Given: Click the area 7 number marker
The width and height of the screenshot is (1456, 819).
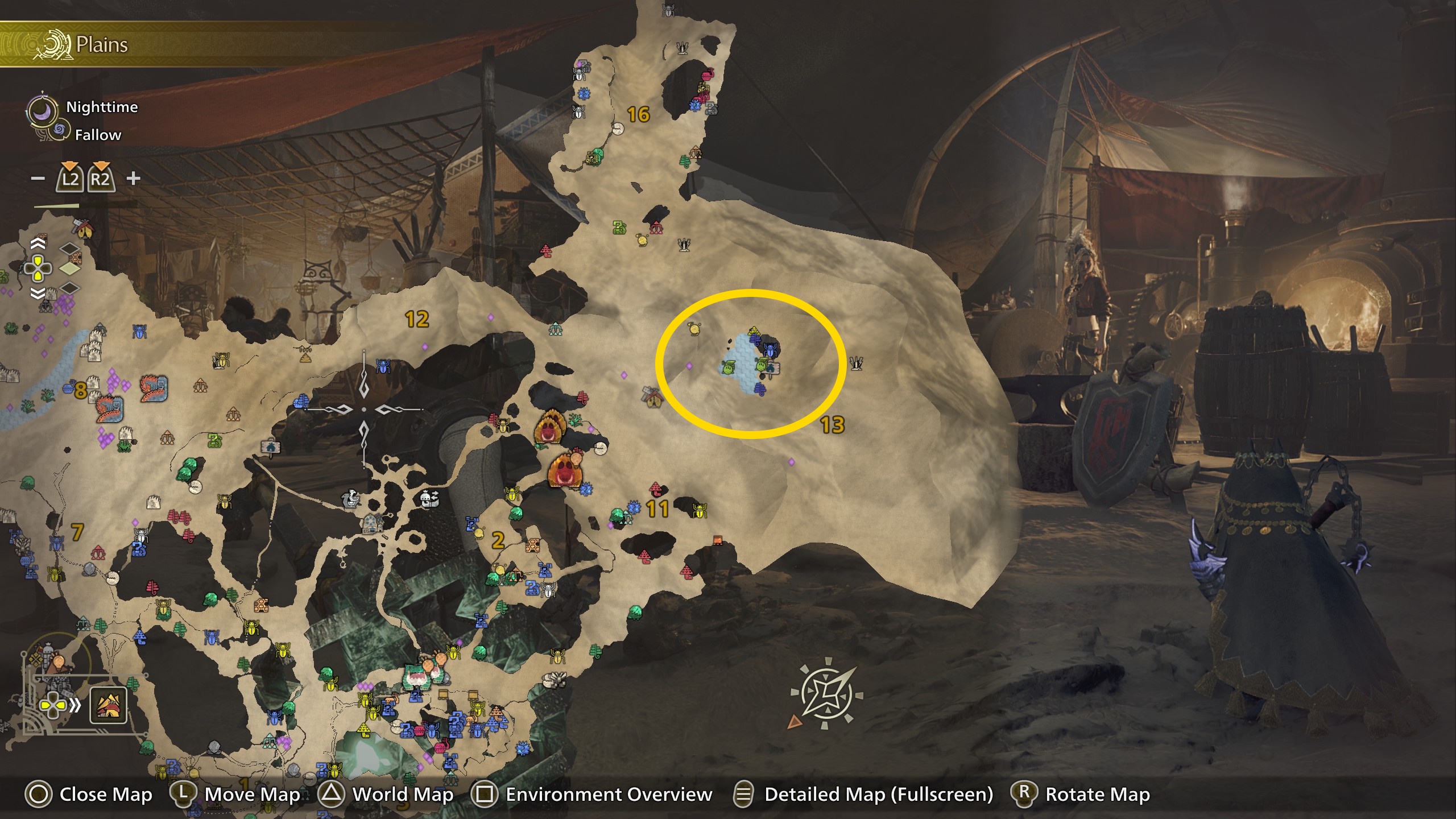Looking at the screenshot, I should [77, 532].
